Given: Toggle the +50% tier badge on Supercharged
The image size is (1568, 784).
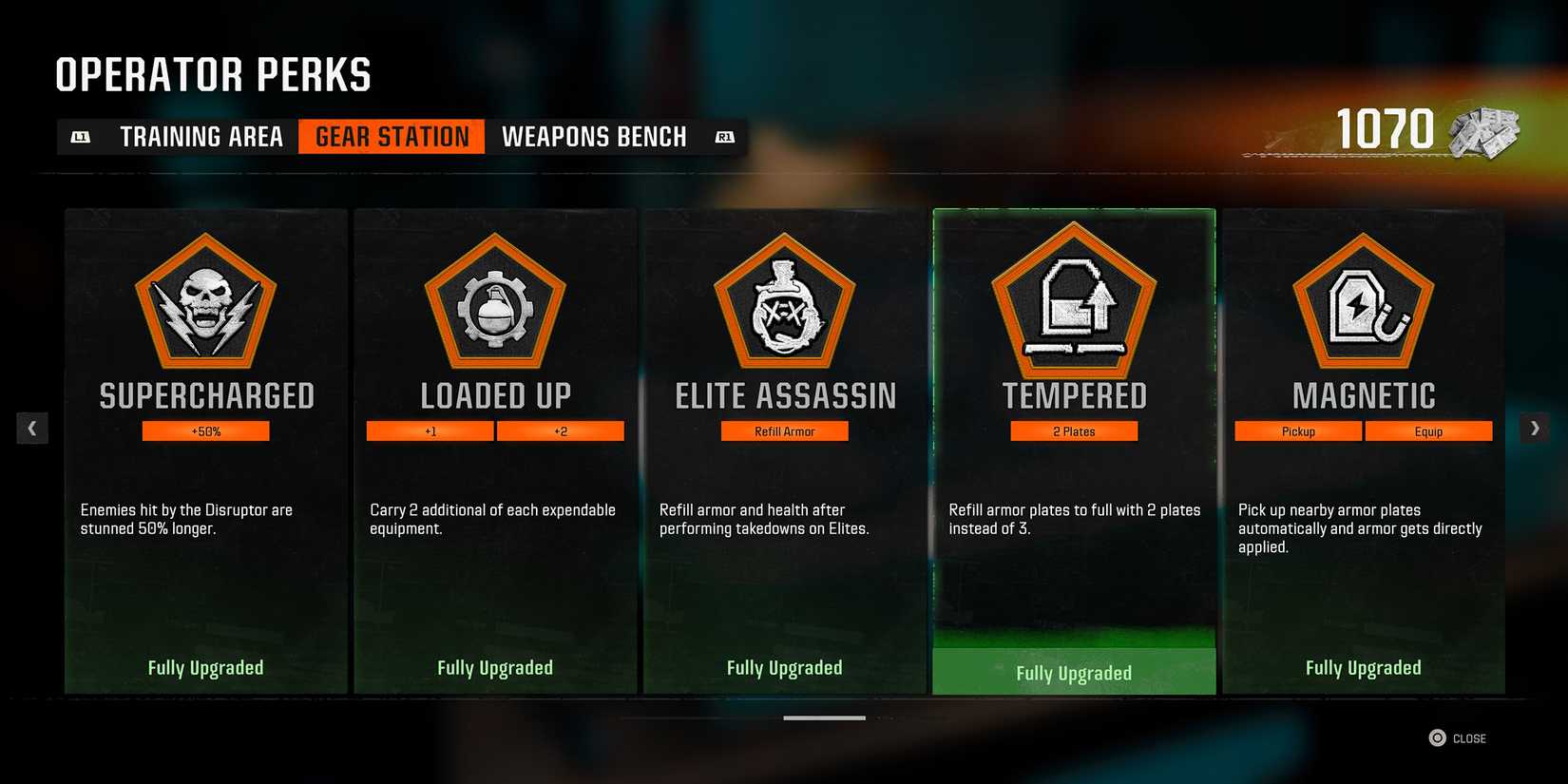Looking at the screenshot, I should 205,430.
